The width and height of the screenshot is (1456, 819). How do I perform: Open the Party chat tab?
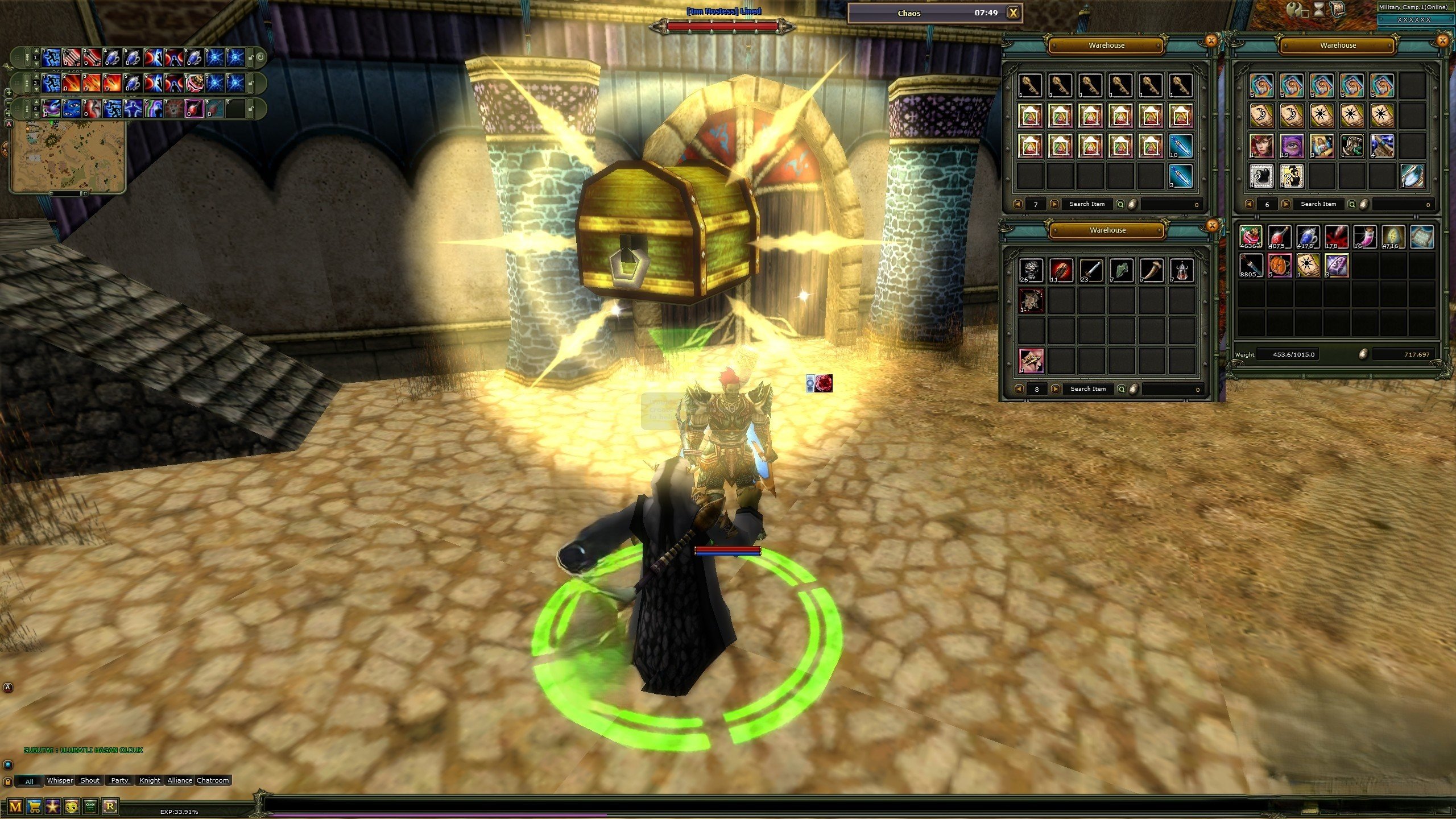pyautogui.click(x=119, y=780)
